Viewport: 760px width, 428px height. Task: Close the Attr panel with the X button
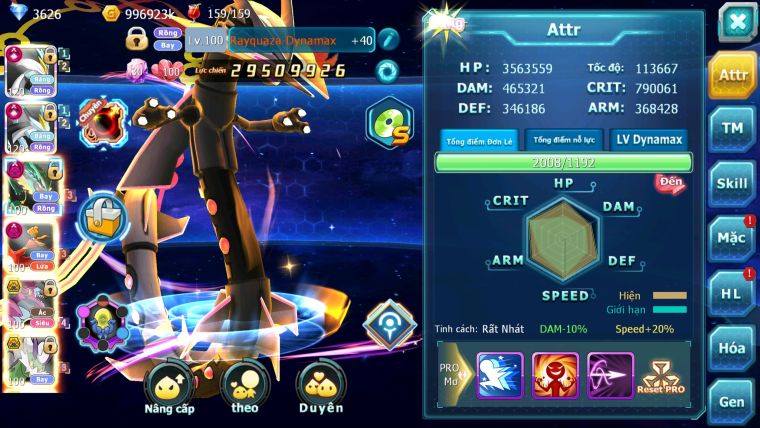pos(736,22)
